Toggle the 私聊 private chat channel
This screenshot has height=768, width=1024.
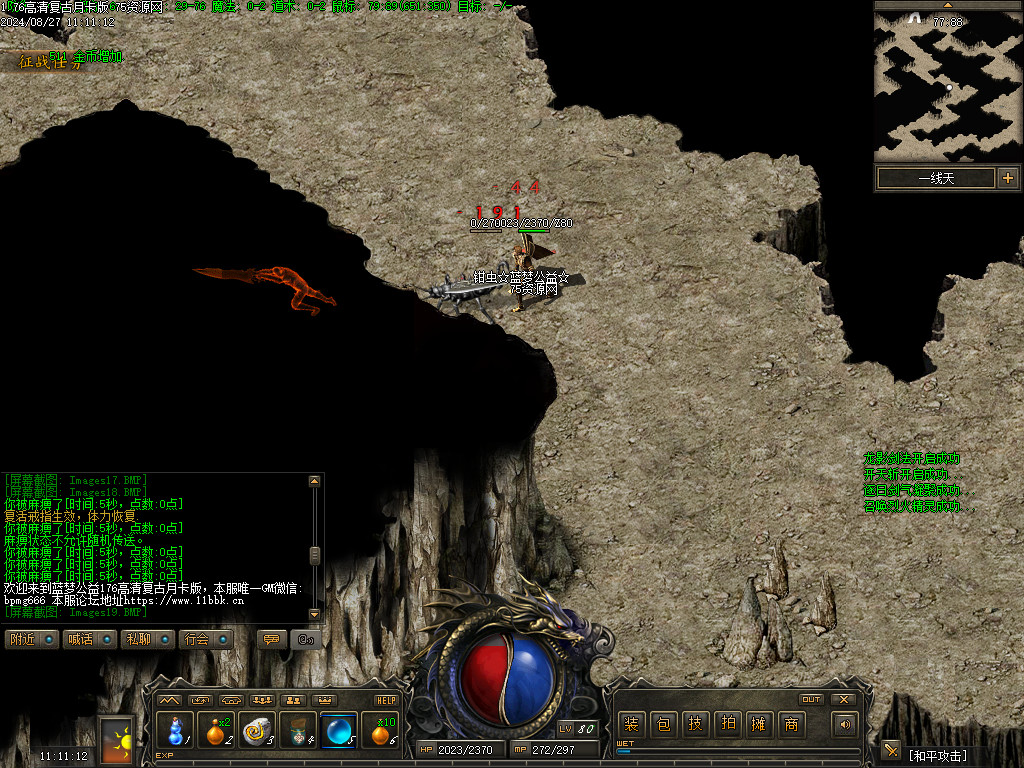(x=147, y=639)
